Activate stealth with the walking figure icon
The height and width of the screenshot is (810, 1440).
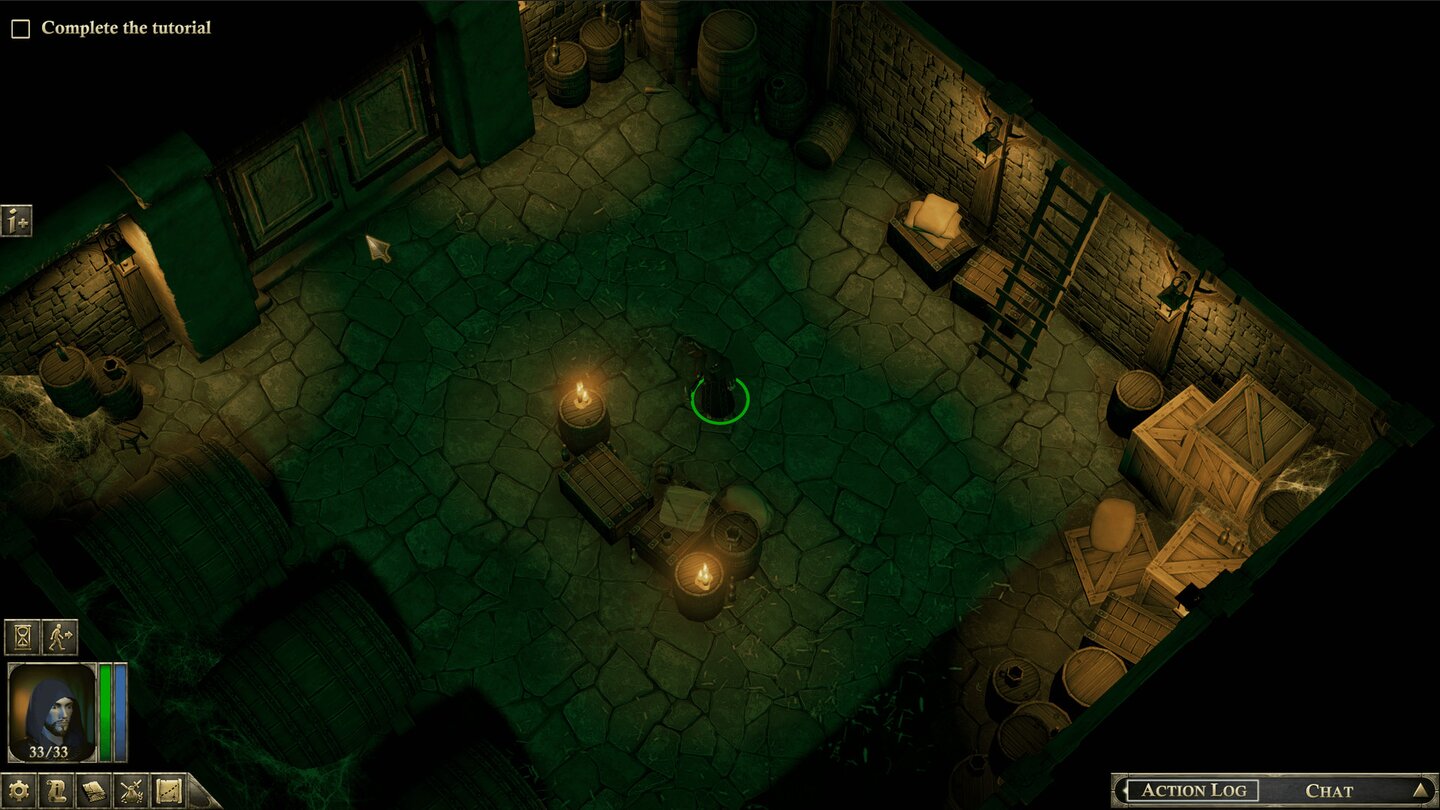click(x=58, y=635)
